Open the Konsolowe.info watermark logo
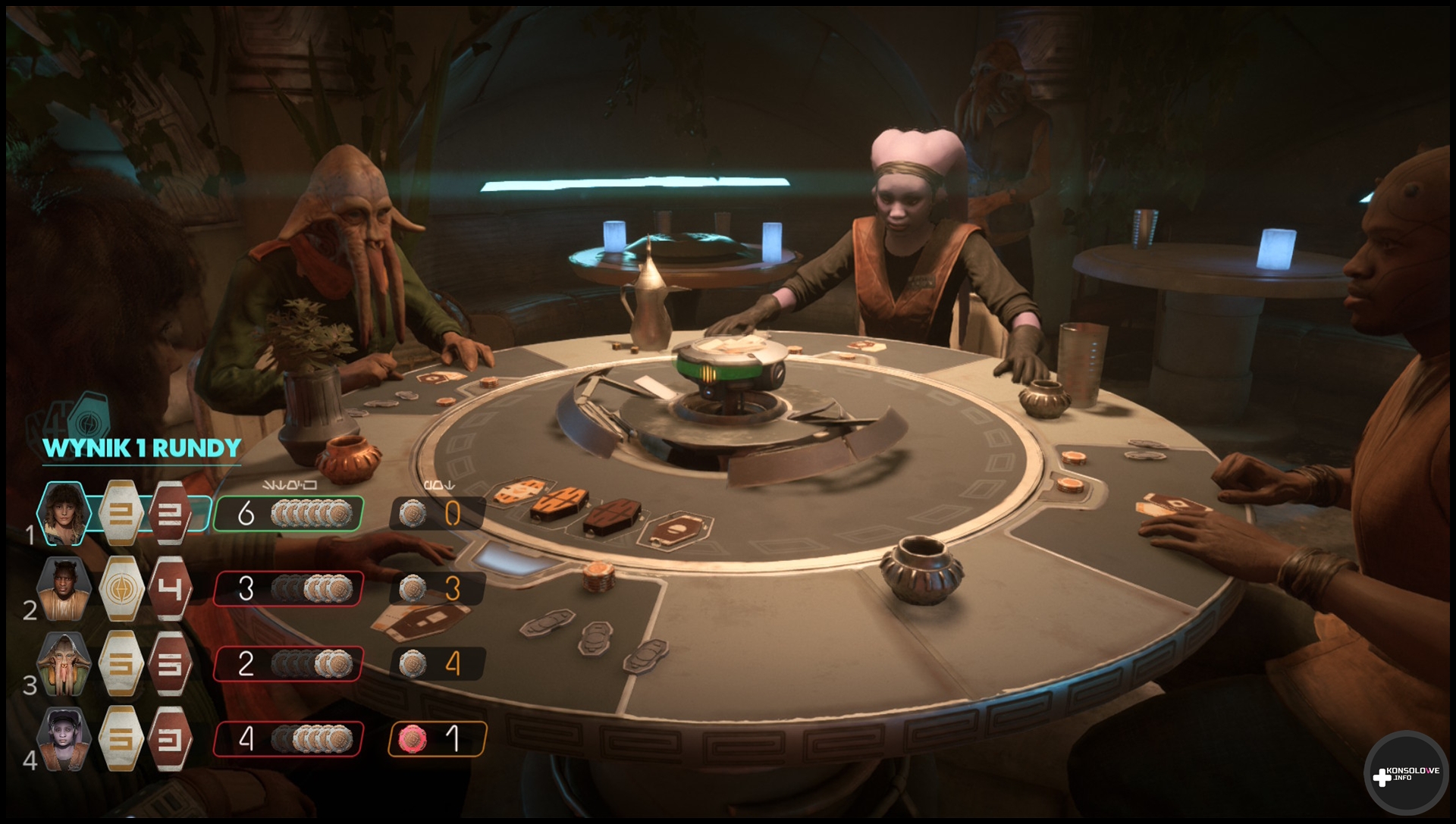The width and height of the screenshot is (1456, 824). coord(1405,774)
